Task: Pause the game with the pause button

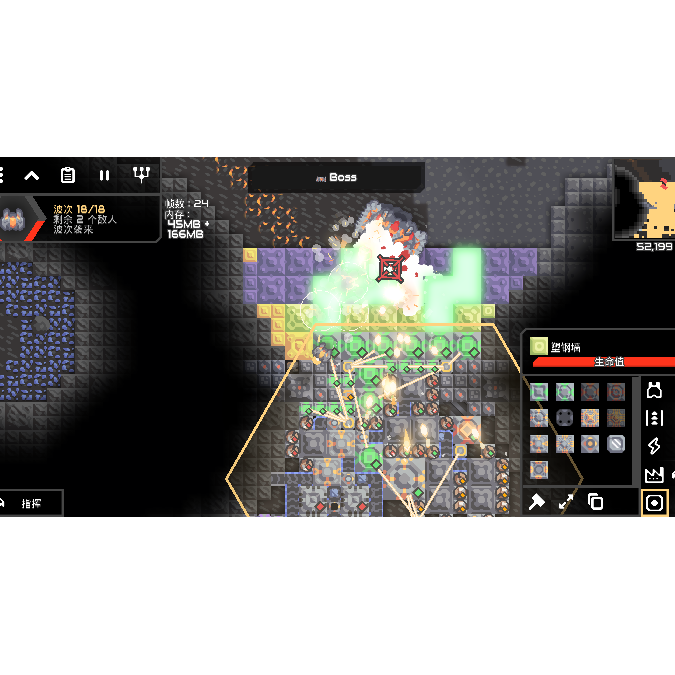Action: (104, 175)
